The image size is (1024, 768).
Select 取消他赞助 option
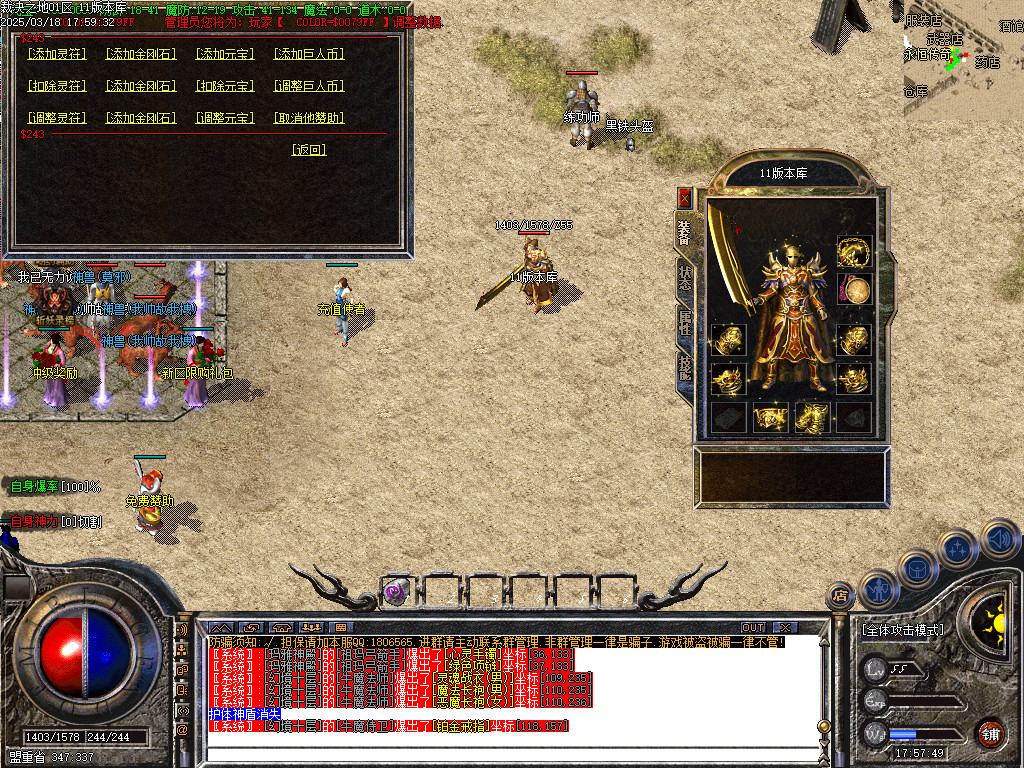pyautogui.click(x=309, y=118)
